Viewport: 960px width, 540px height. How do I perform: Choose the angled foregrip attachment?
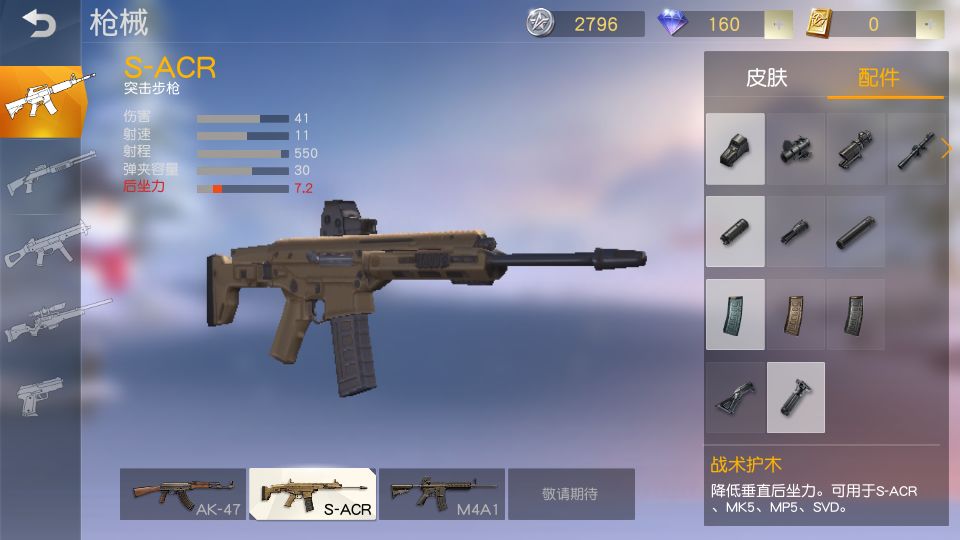pyautogui.click(x=735, y=397)
